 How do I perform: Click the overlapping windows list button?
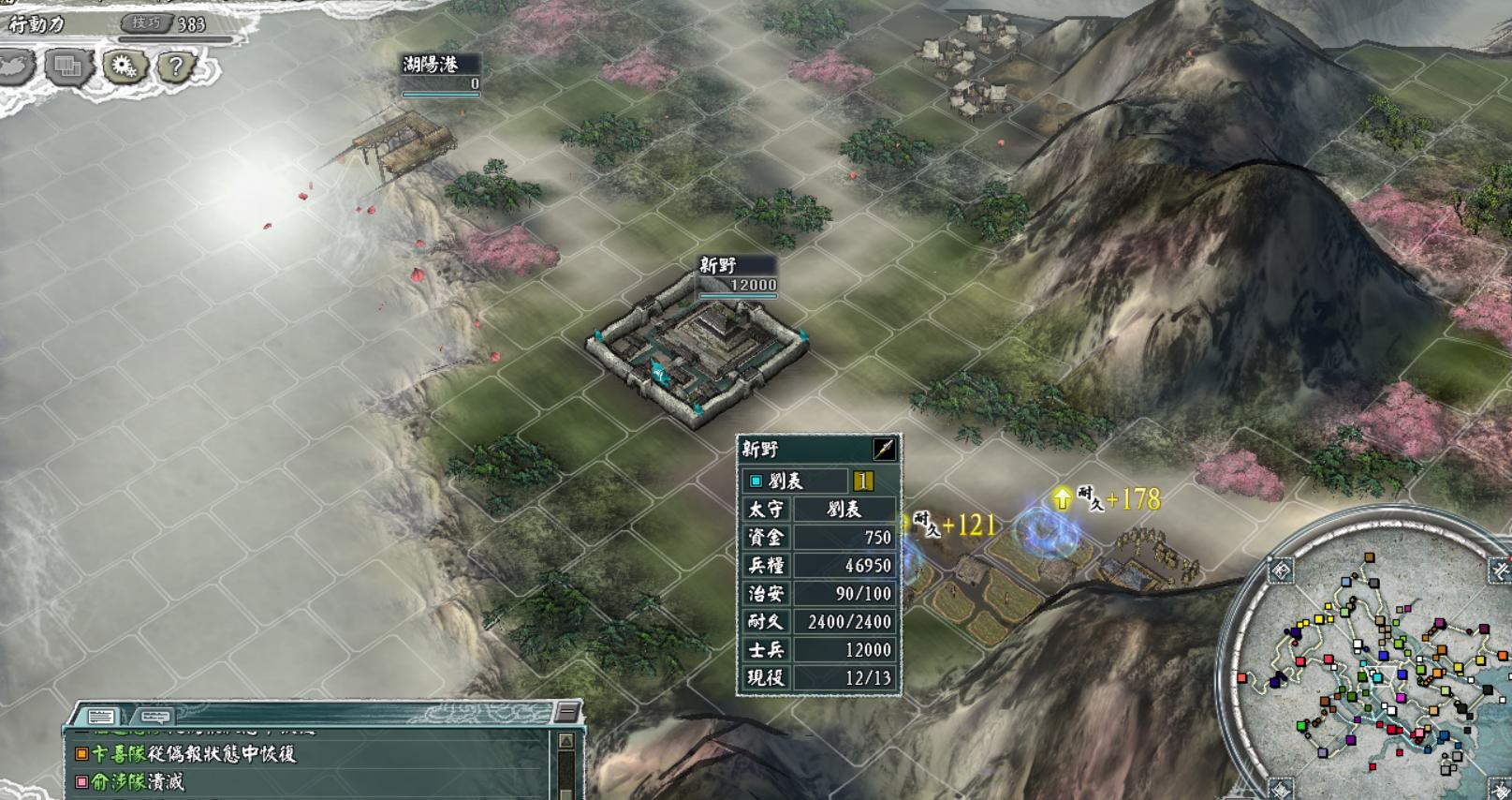pos(68,67)
